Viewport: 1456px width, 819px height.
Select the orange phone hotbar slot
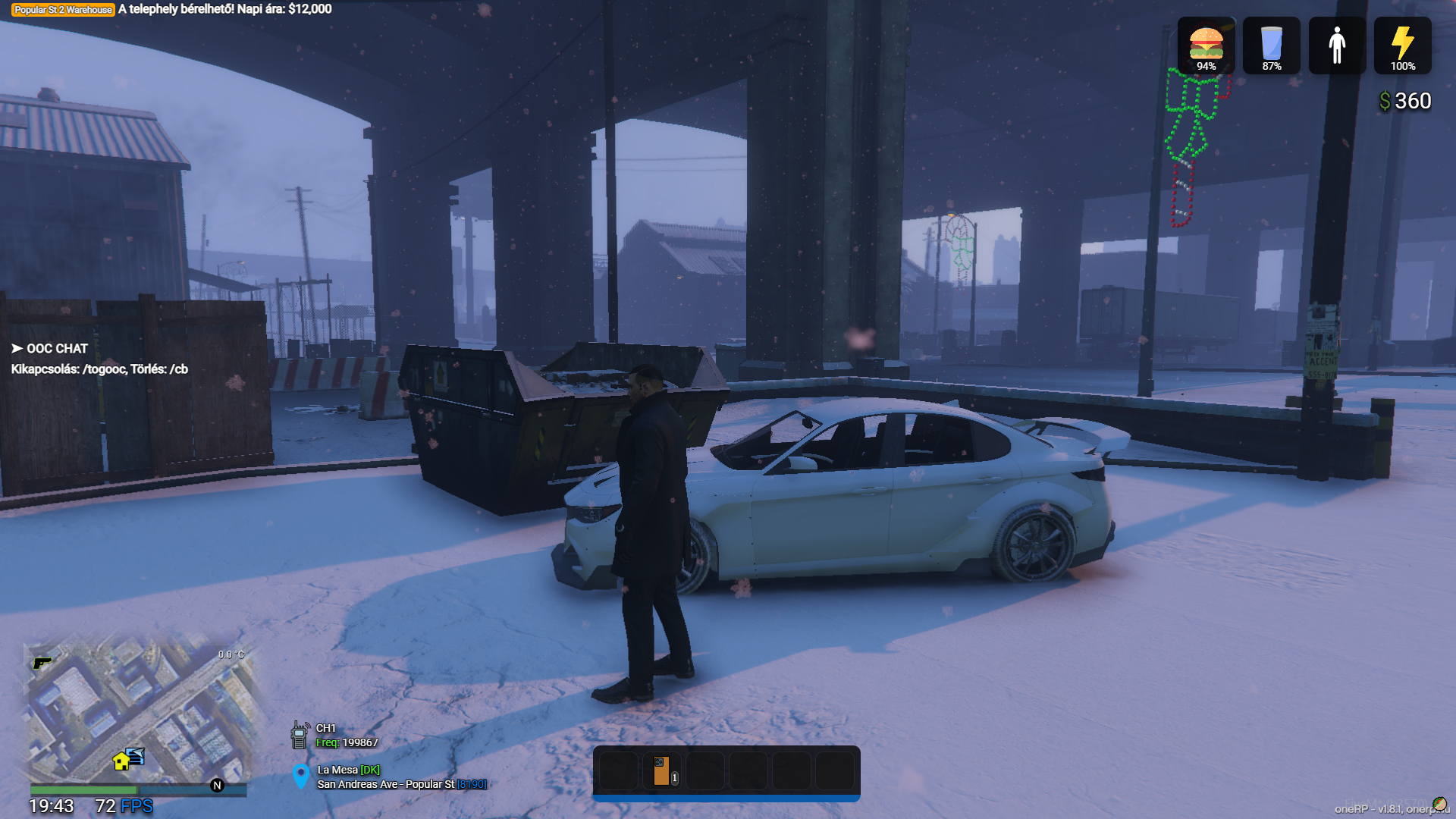[x=661, y=771]
